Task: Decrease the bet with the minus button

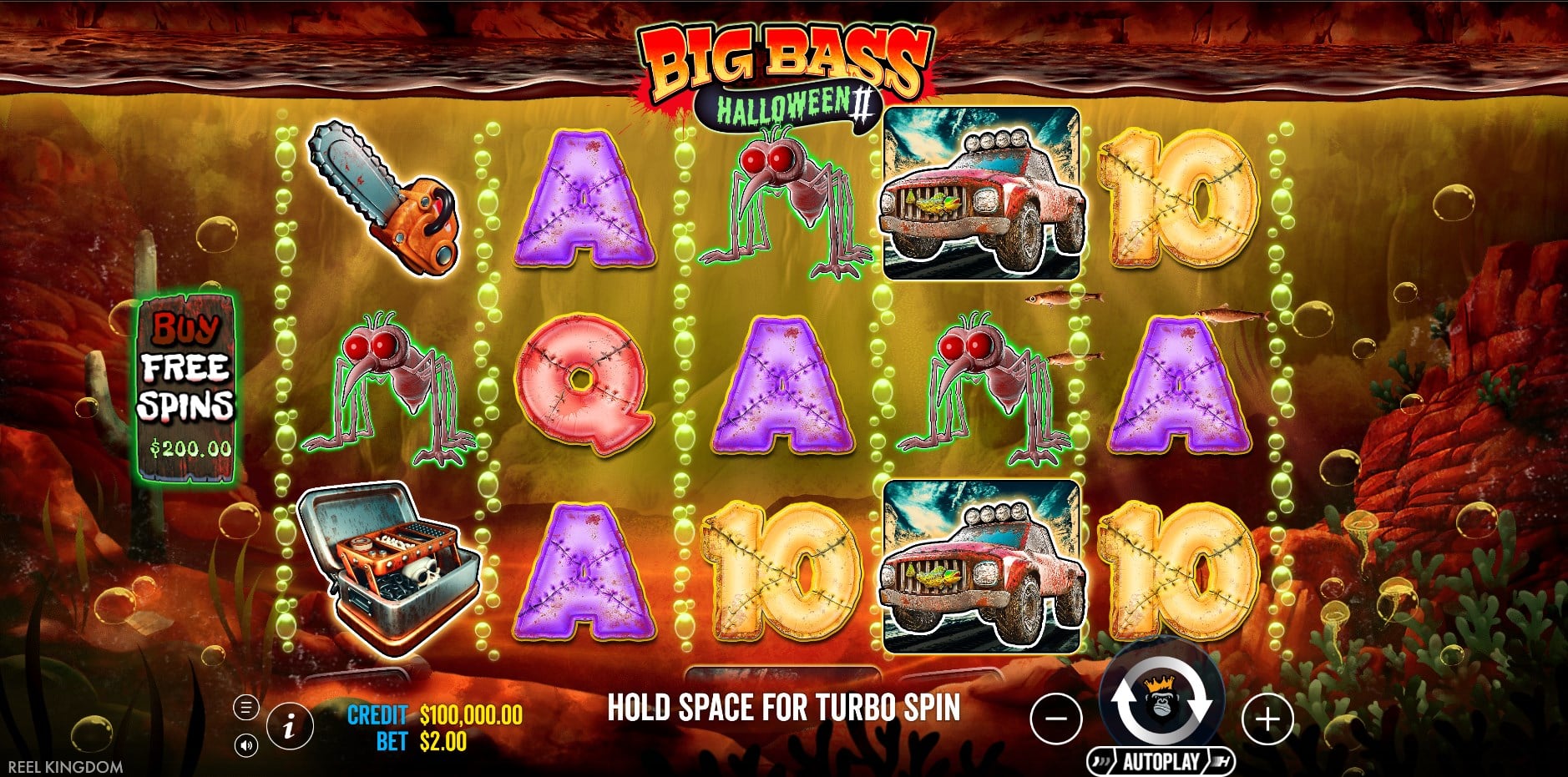Action: point(1056,718)
